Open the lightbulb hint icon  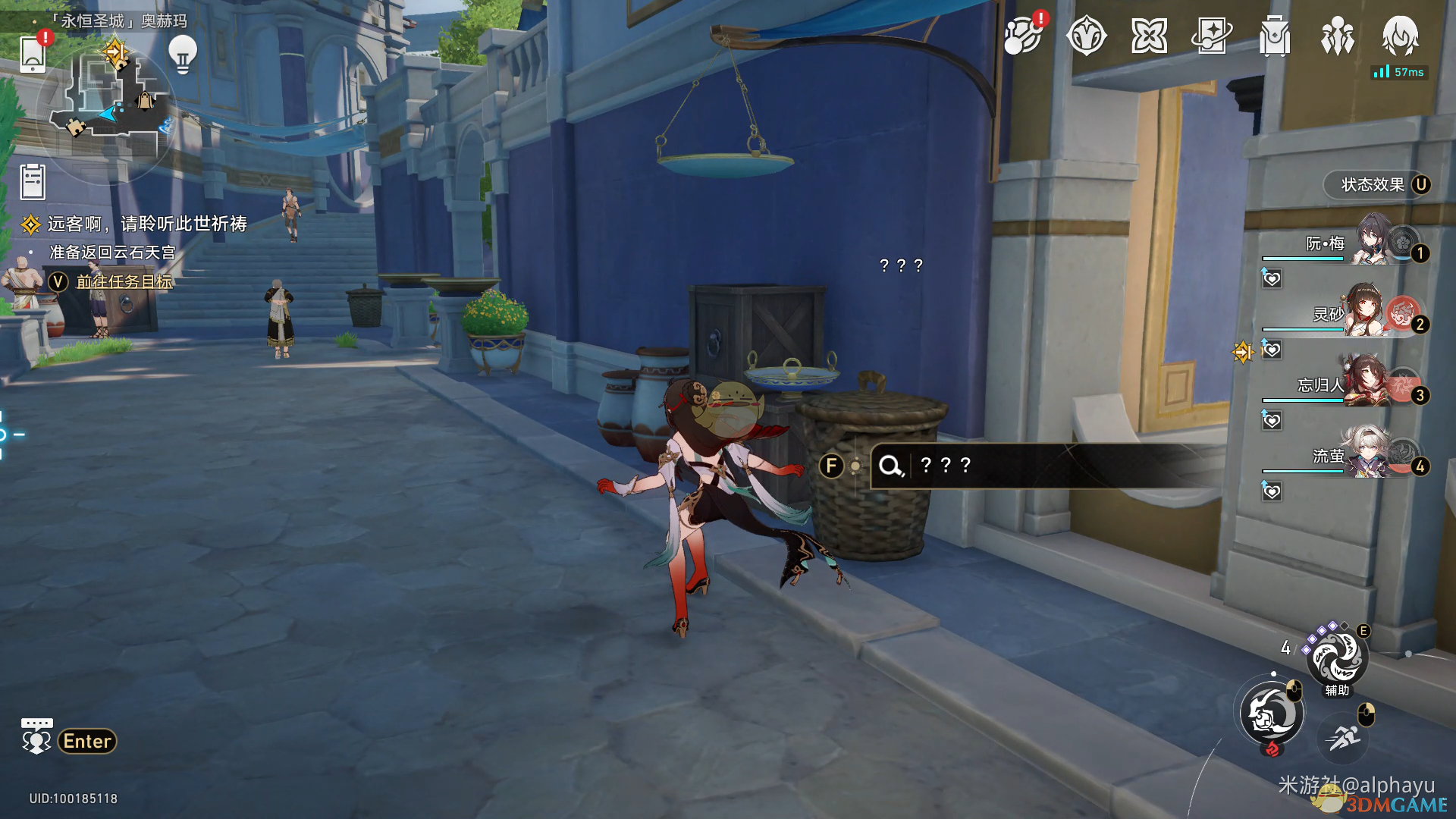183,55
